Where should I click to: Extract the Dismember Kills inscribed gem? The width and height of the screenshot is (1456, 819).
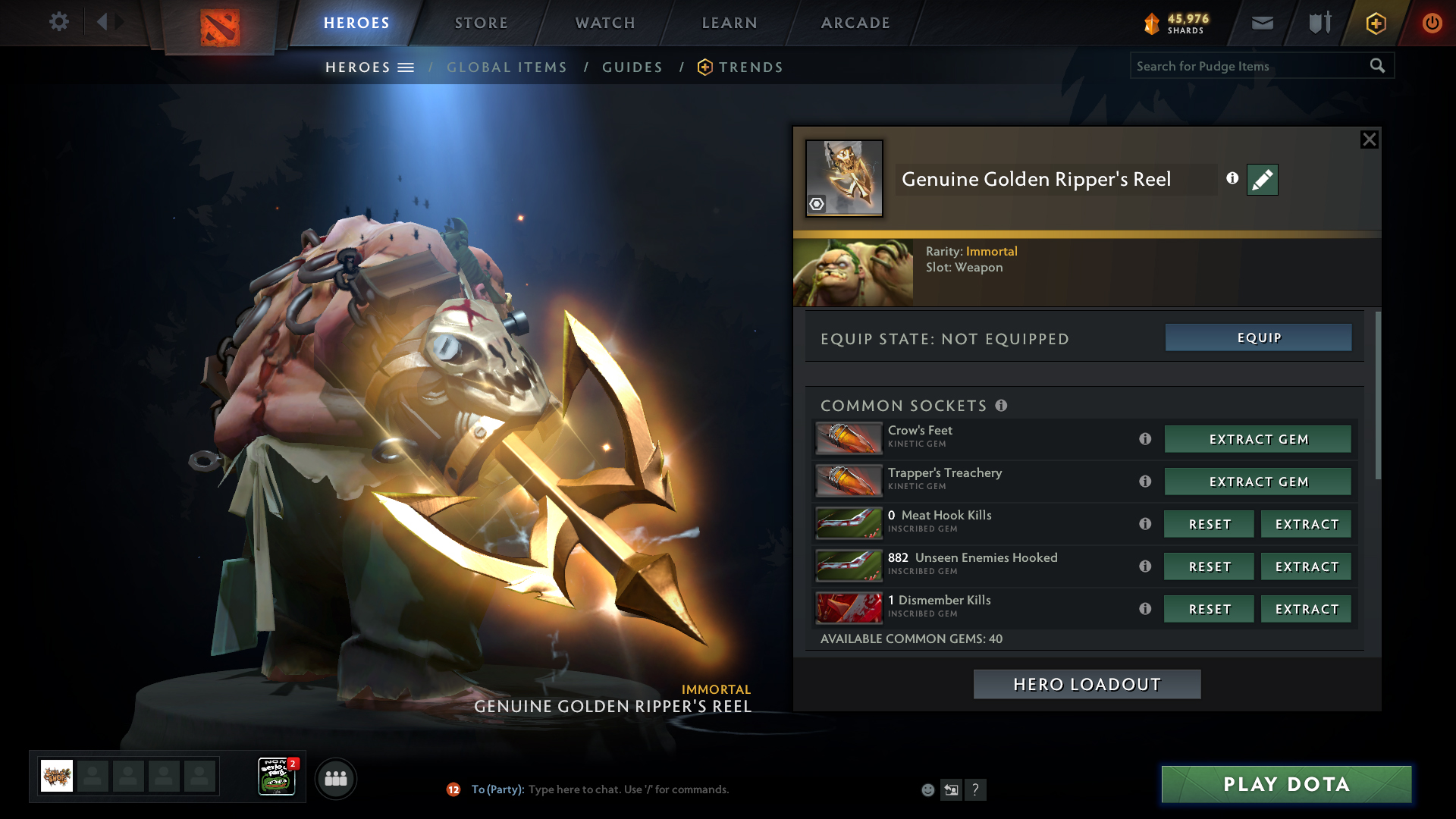(x=1306, y=609)
